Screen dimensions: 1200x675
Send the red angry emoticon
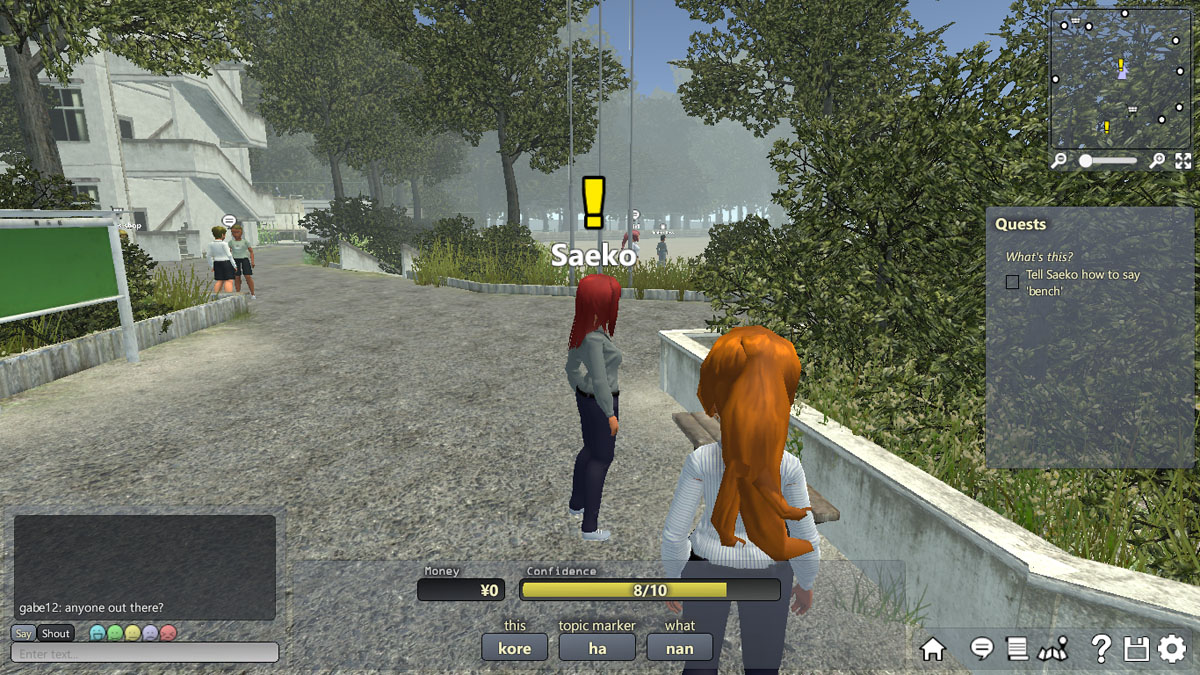(x=168, y=633)
